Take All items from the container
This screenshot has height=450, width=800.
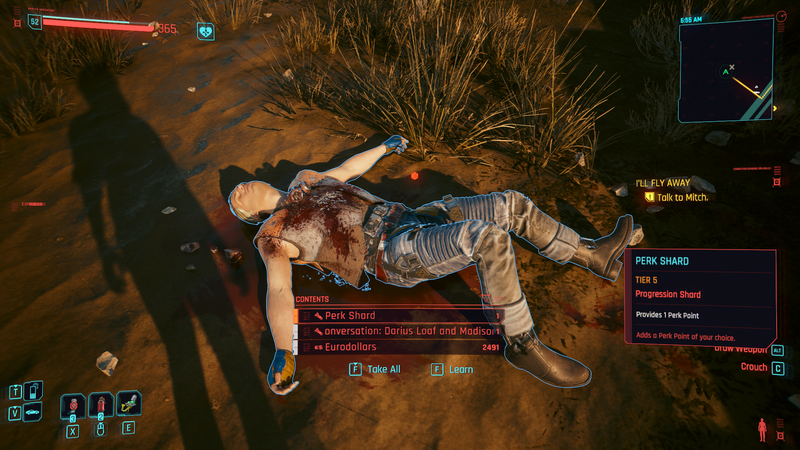pos(376,369)
